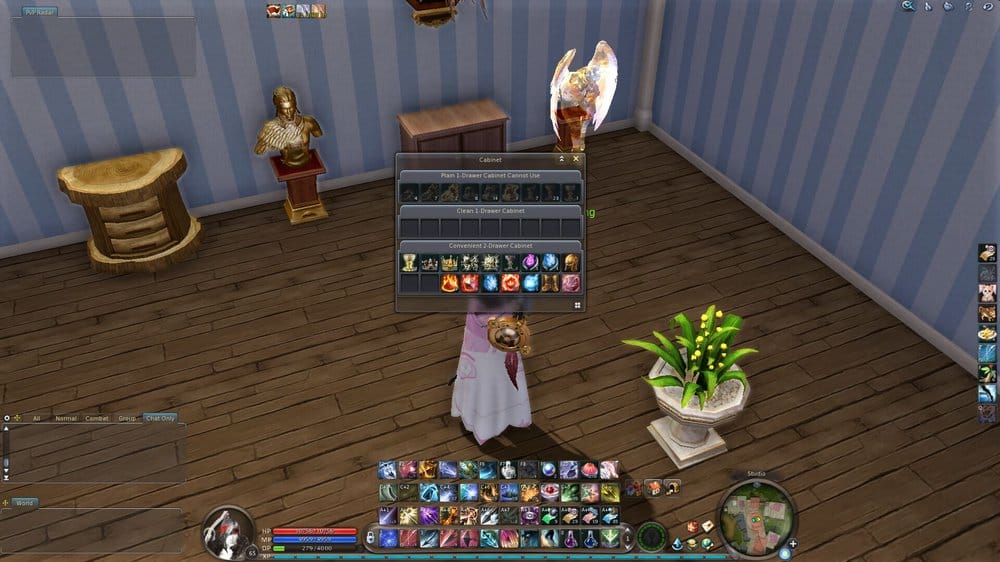Switch to the Combat chat tab
Viewport: 1000px width, 562px height.
click(97, 418)
